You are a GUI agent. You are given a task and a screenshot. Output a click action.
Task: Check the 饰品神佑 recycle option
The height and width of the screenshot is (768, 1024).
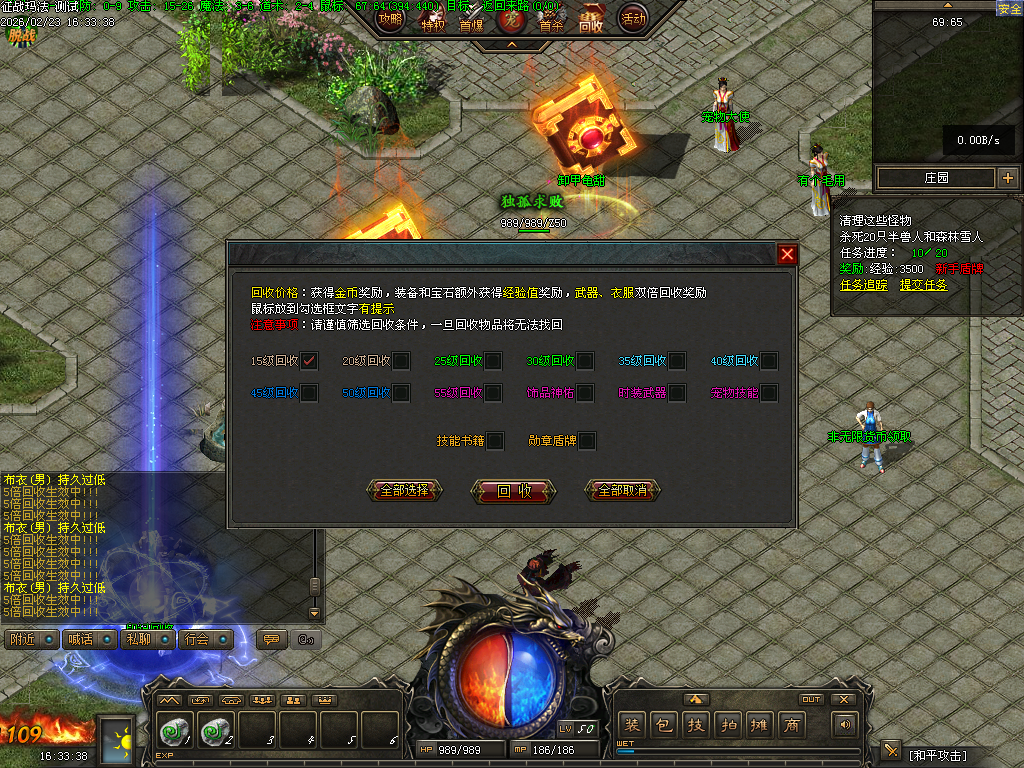click(585, 393)
